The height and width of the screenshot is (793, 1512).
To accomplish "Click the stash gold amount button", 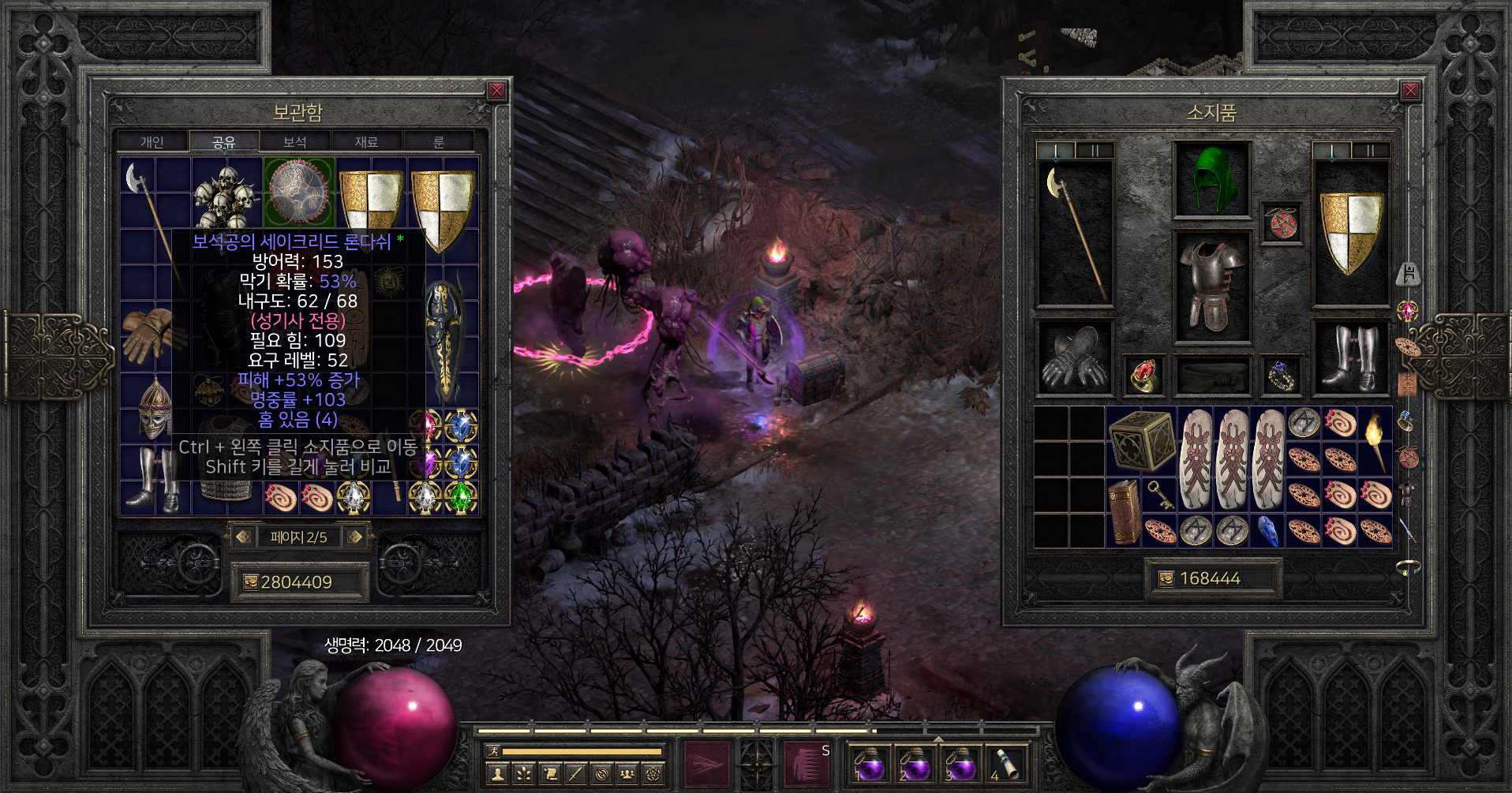I will [x=297, y=582].
